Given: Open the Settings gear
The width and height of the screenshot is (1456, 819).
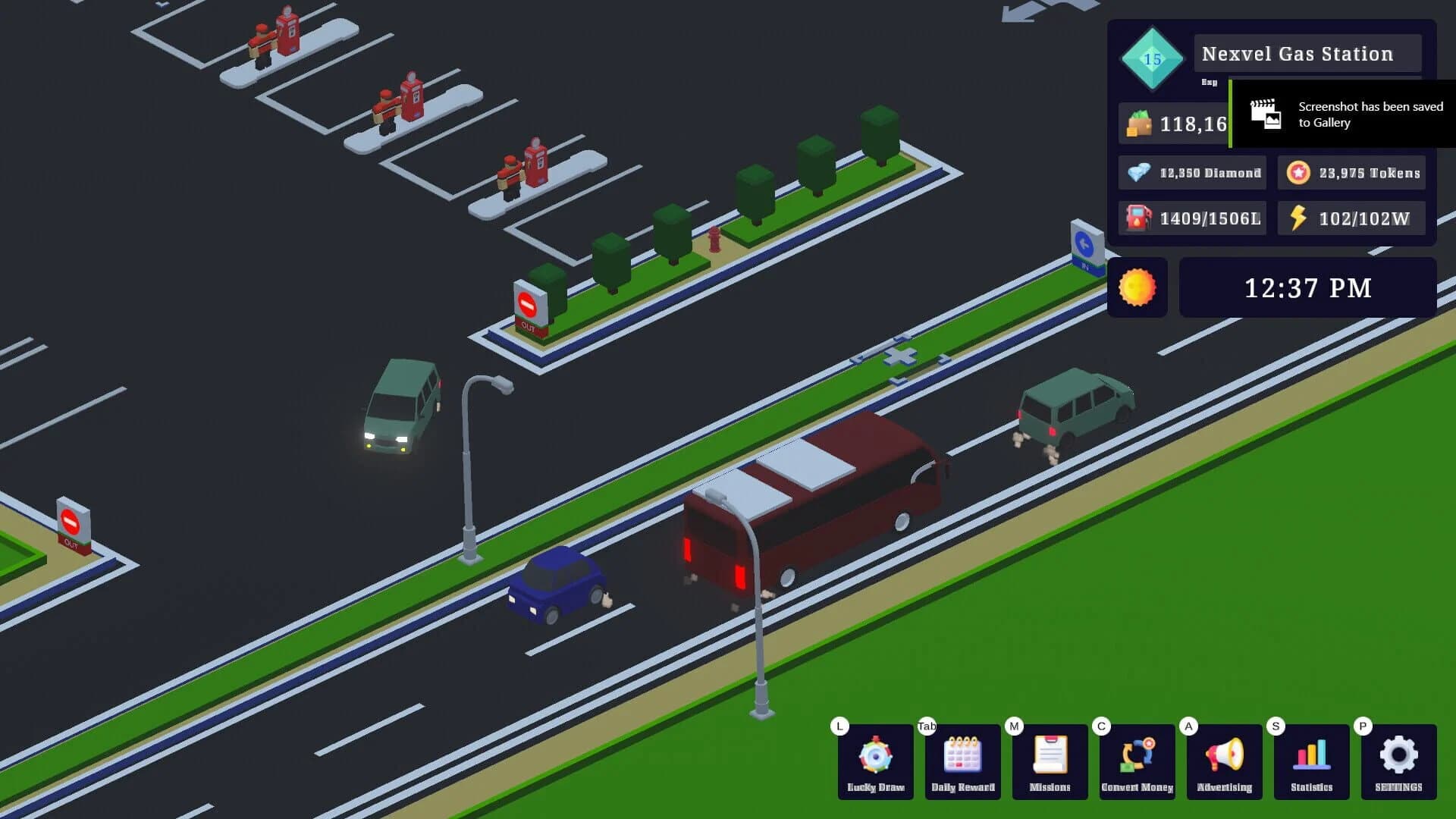Looking at the screenshot, I should pos(1398,762).
